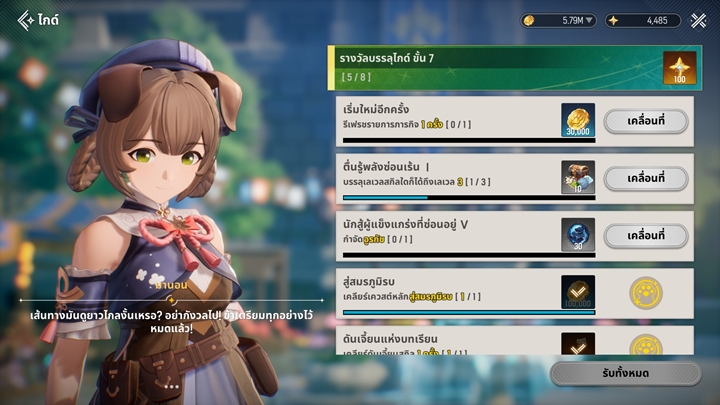This screenshot has width=720, height=405.
Task: Tap เคลื่อนที่ for the เริ่มใหม่อีกครั้ง mission
Action: click(x=645, y=120)
